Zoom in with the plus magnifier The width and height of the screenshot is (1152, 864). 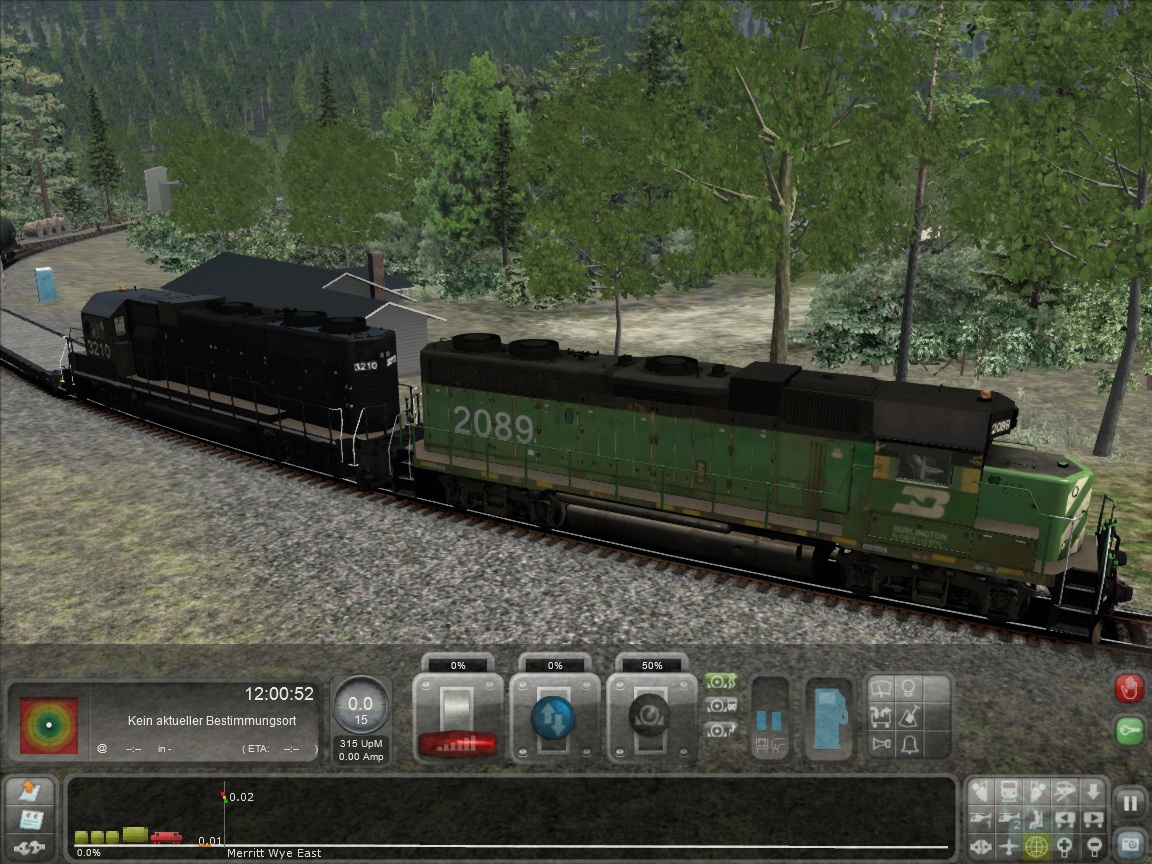1066,847
